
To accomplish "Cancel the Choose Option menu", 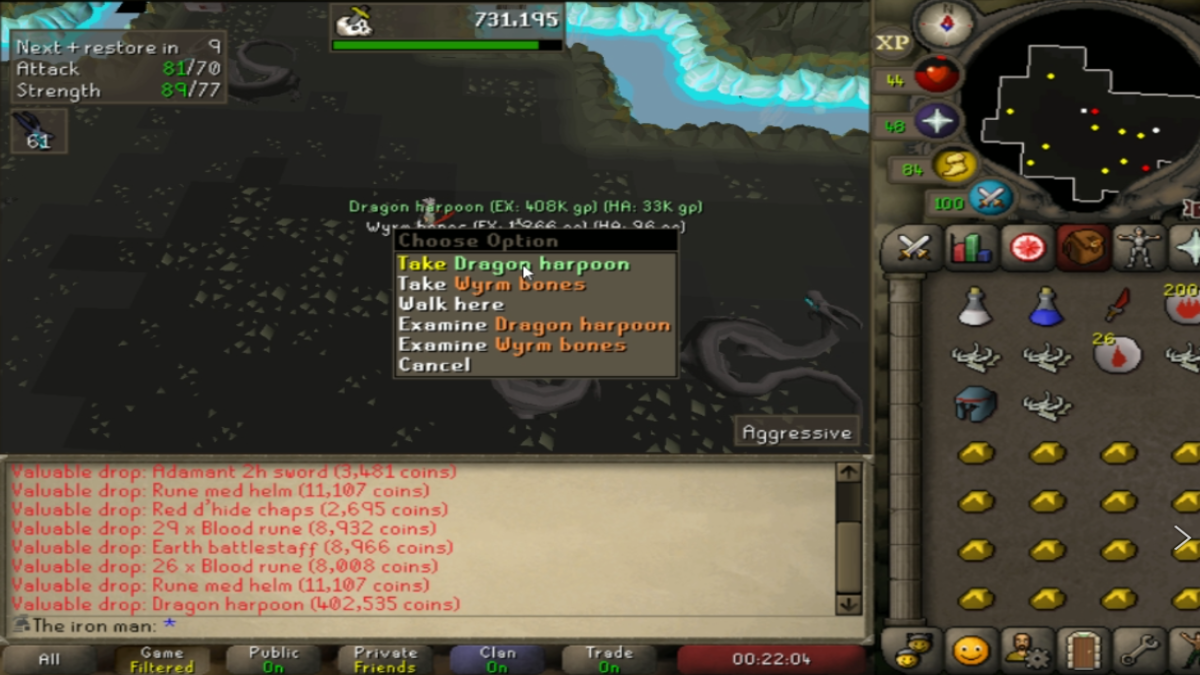I will click(x=434, y=365).
